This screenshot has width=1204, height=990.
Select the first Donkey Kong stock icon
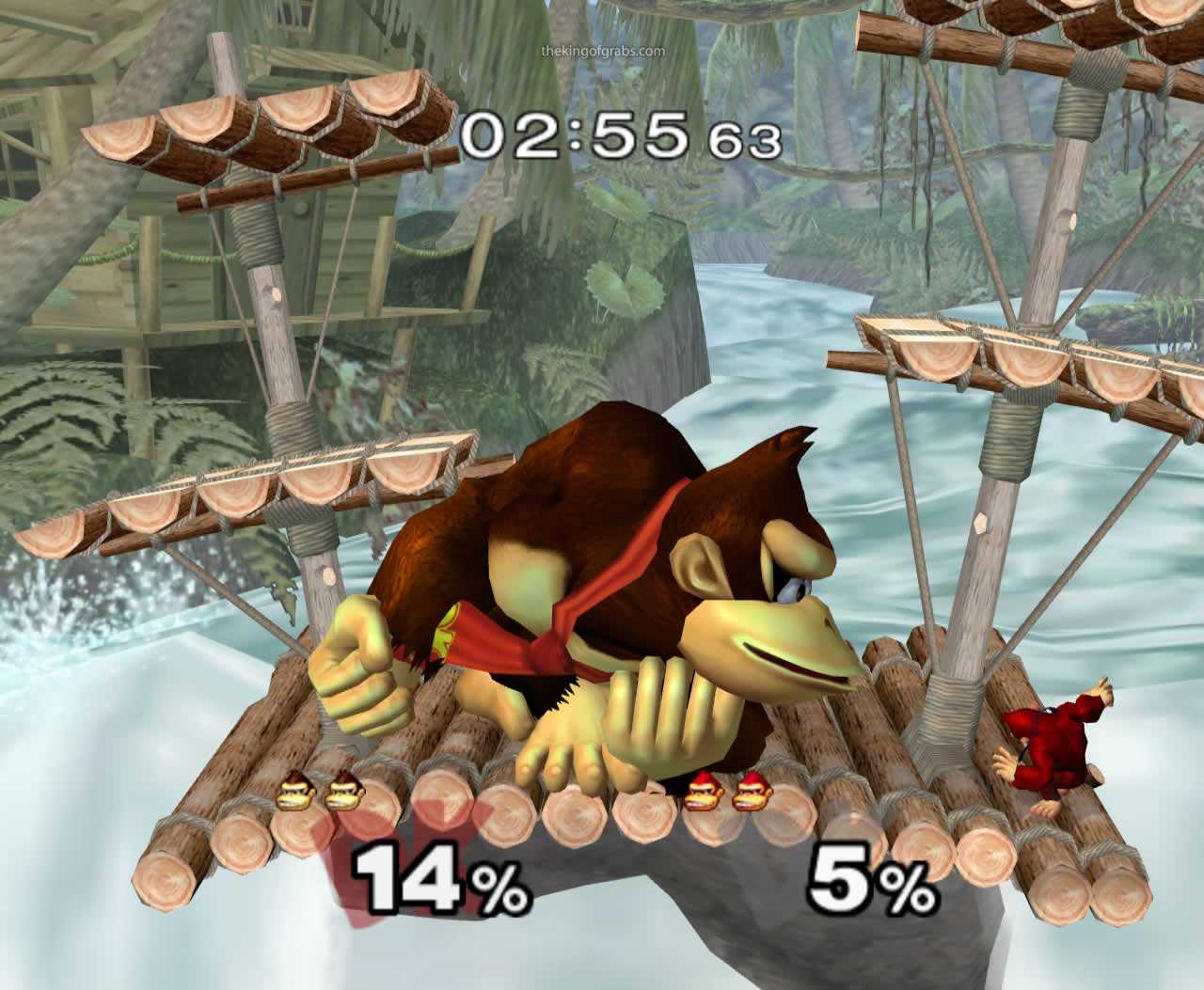pos(296,794)
